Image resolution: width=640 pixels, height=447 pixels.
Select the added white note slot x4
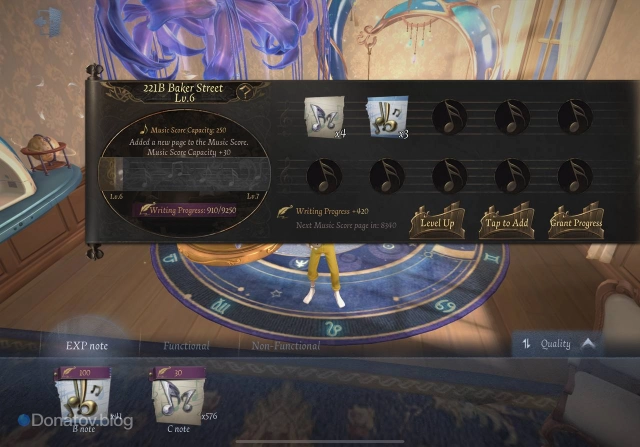pos(324,118)
